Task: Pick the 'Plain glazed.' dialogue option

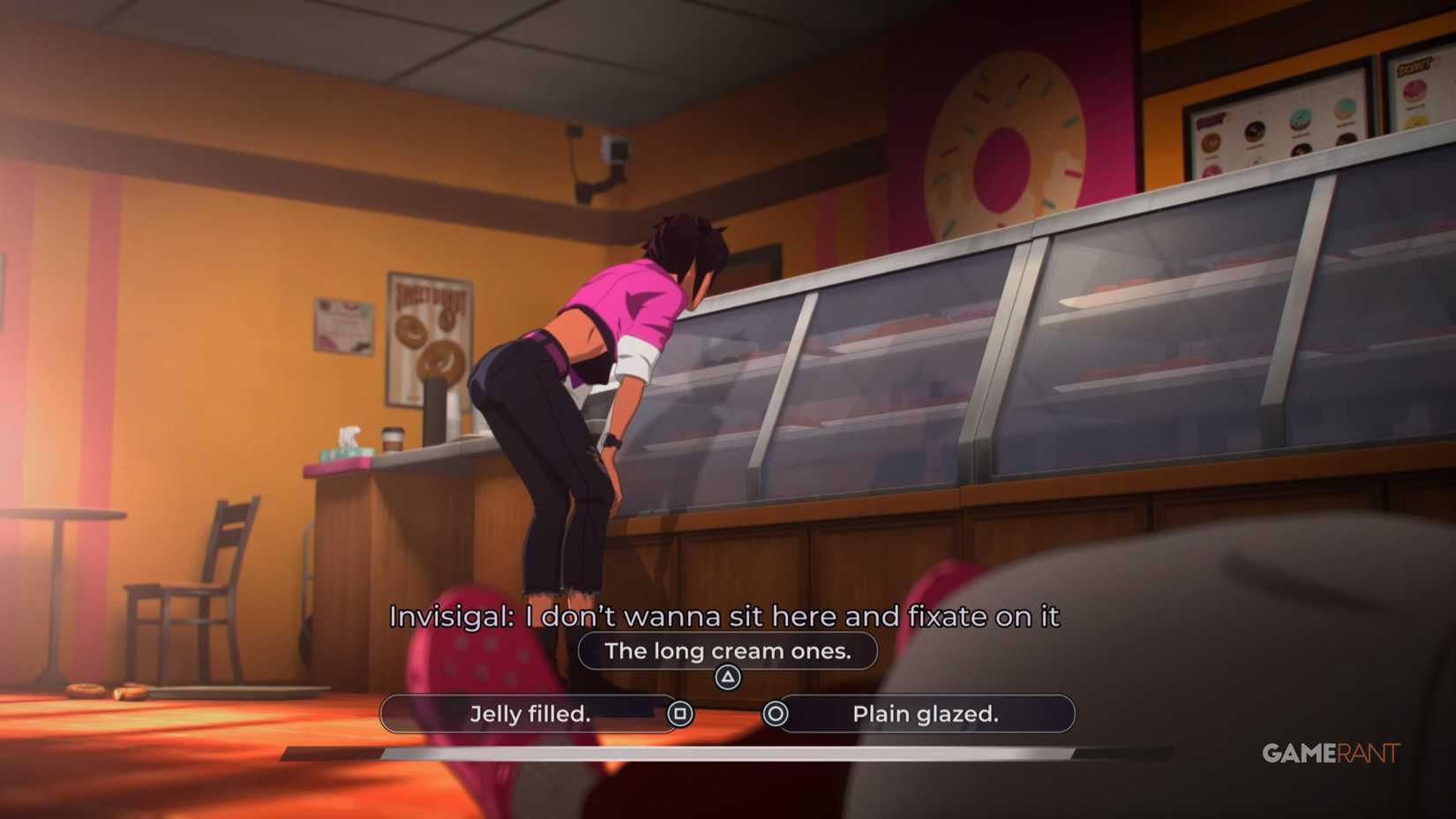Action: [925, 714]
